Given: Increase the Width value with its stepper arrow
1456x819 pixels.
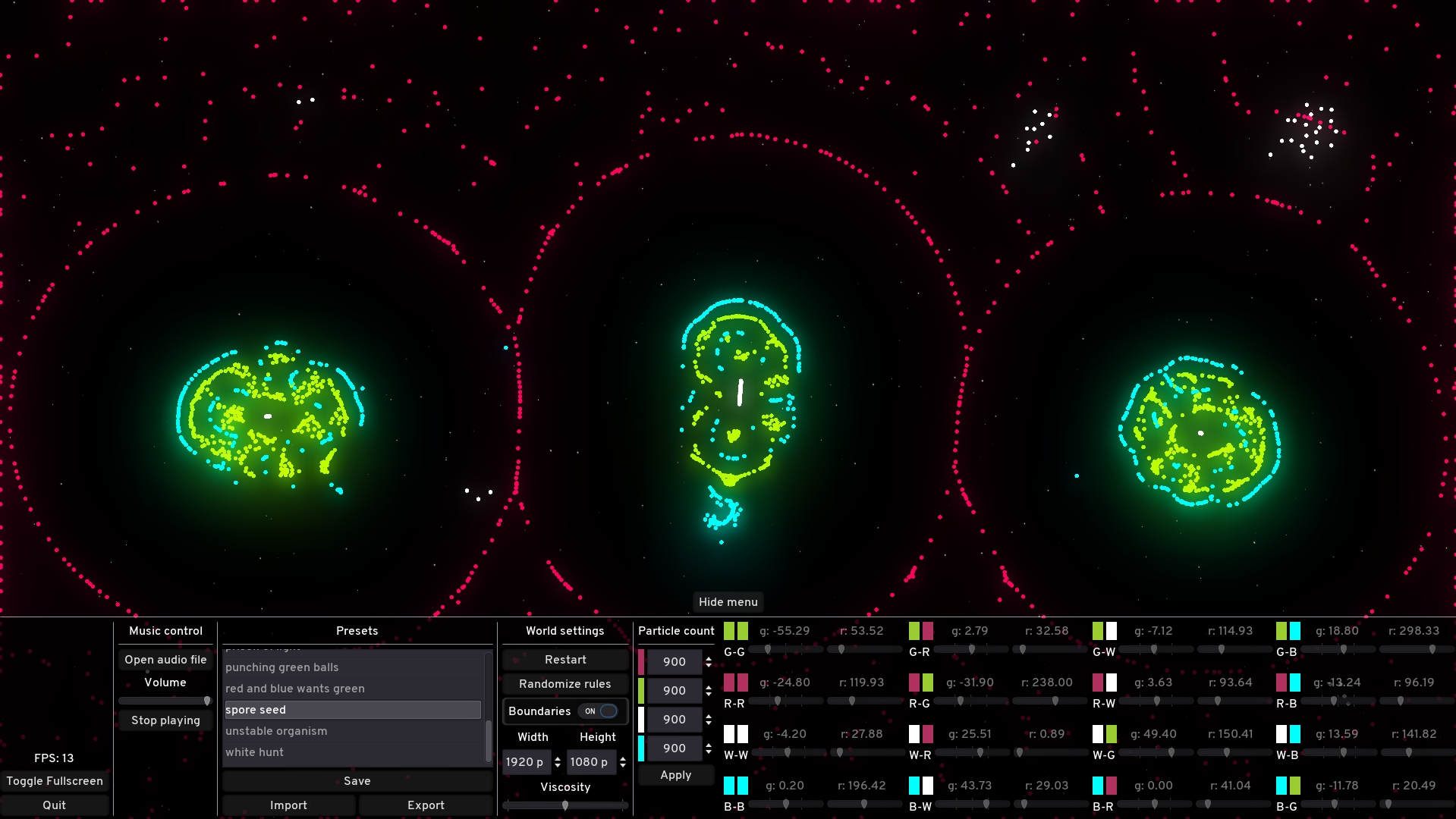Looking at the screenshot, I should [x=557, y=758].
